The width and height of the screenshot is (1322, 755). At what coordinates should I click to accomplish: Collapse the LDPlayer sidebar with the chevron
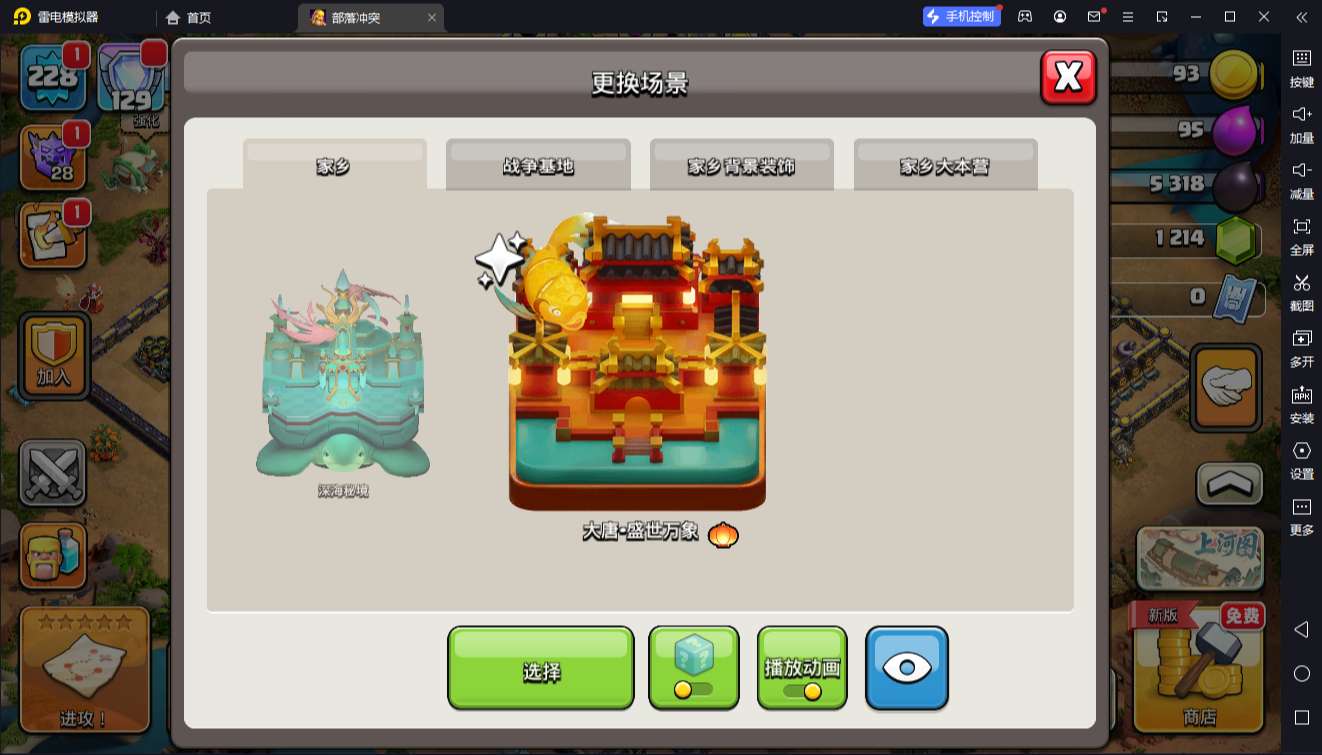(x=1303, y=16)
